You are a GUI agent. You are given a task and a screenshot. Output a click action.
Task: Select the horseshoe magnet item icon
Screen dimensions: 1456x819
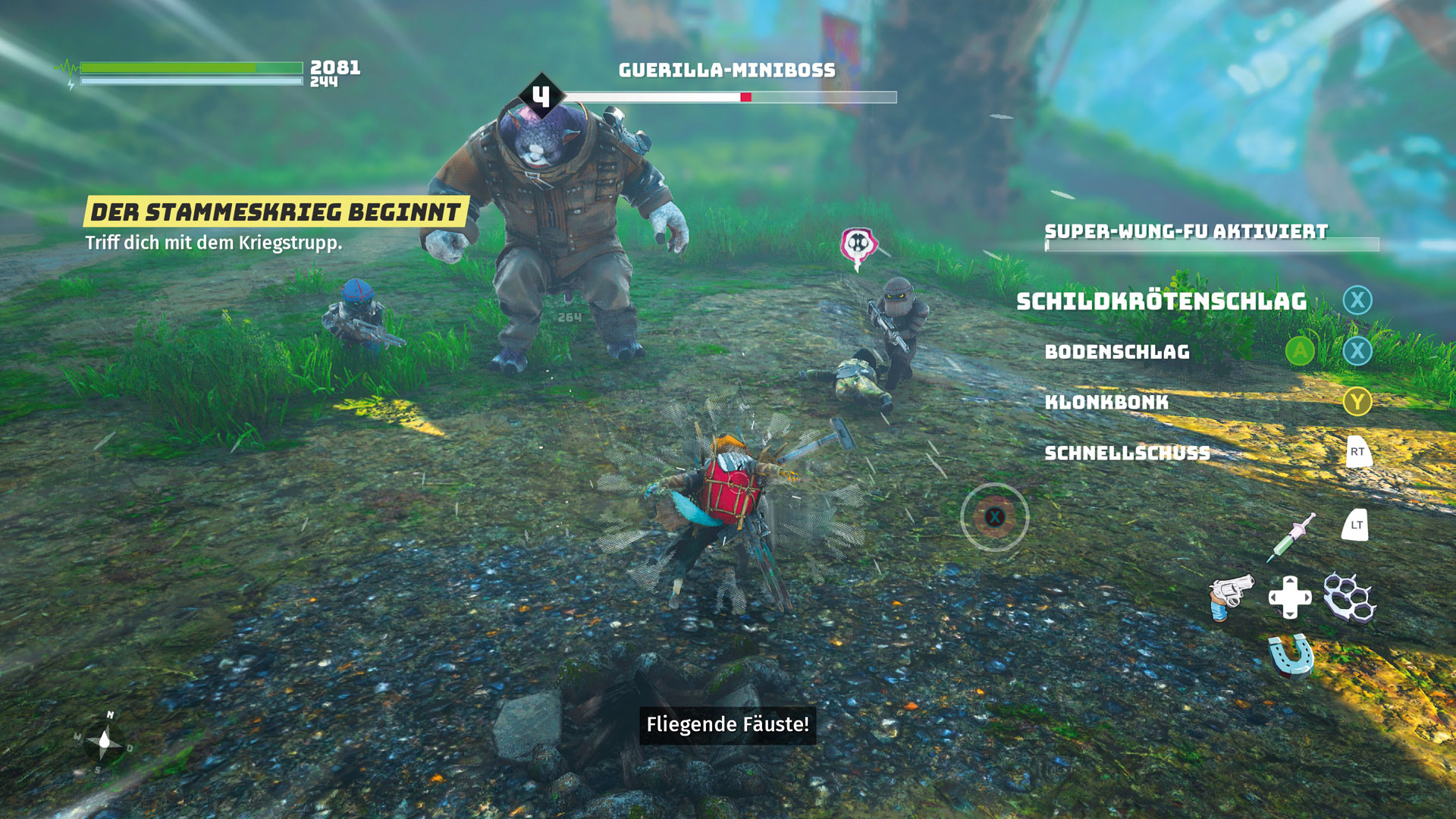click(1290, 655)
